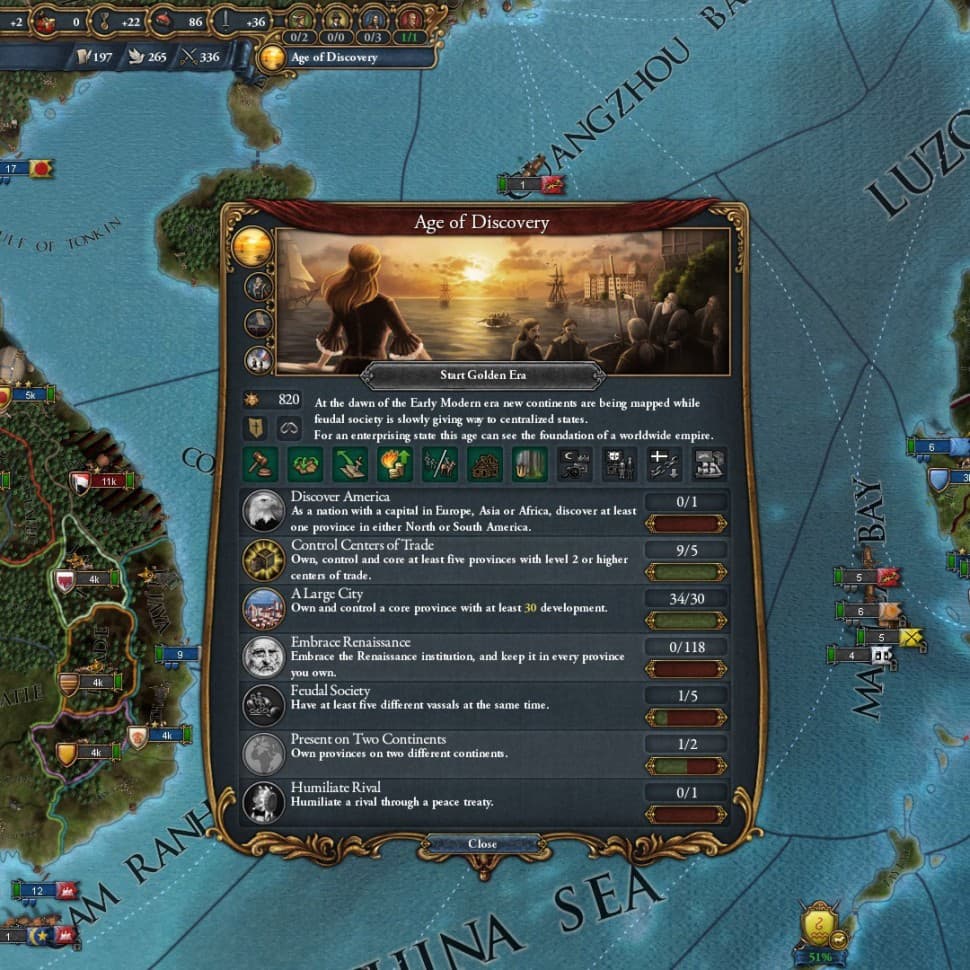Select the handshake age ability icon
The image size is (970, 970).
(x=304, y=463)
